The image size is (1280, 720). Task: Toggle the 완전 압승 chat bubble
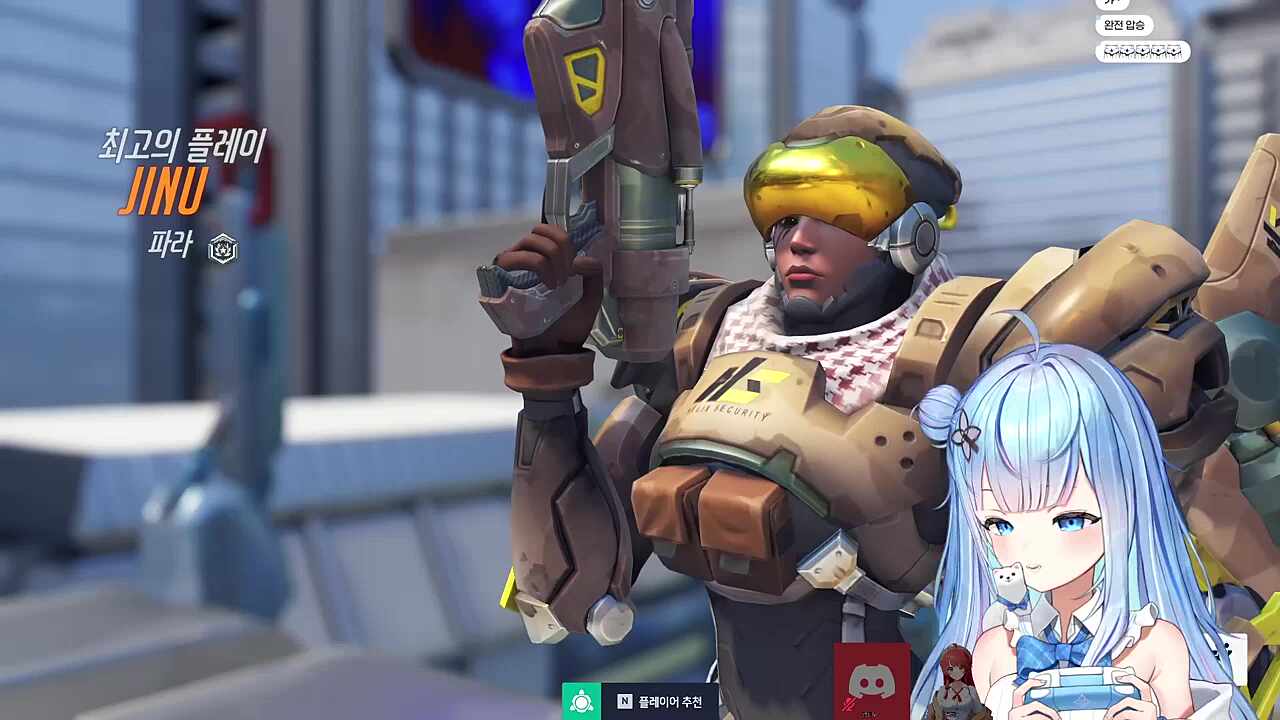coord(1126,24)
